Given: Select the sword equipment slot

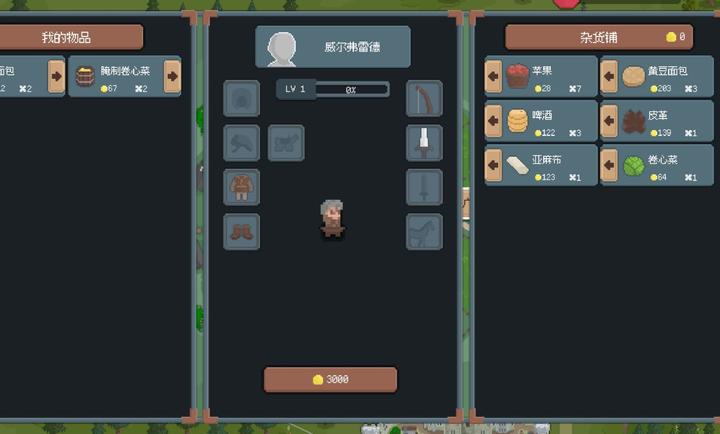Looking at the screenshot, I should (x=424, y=187).
